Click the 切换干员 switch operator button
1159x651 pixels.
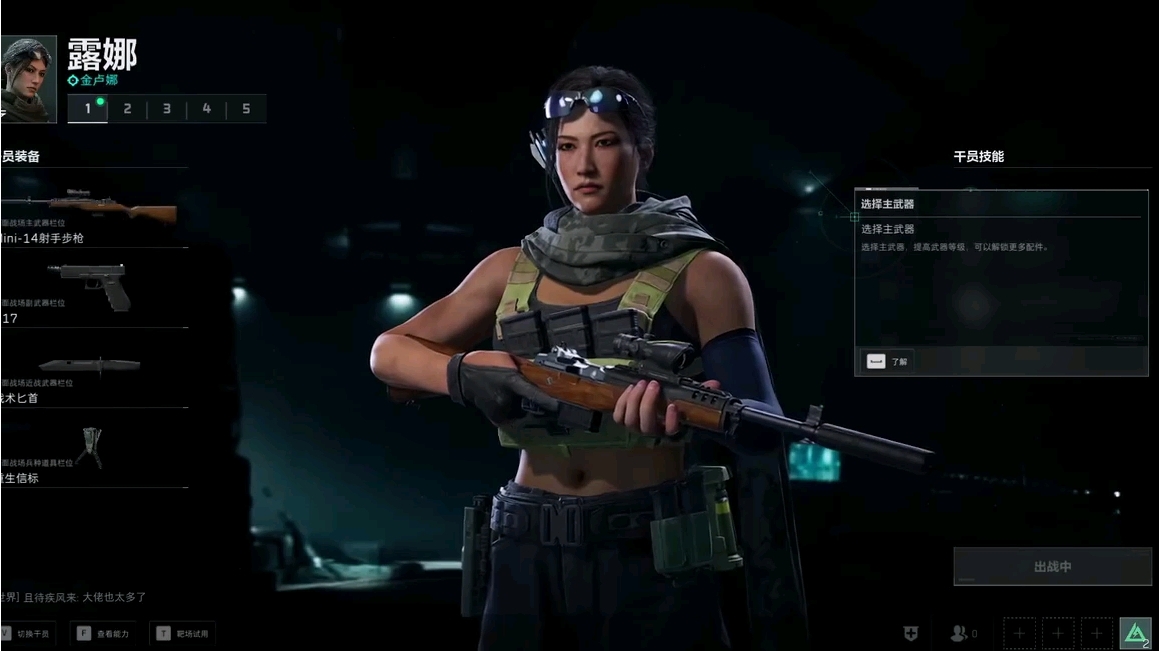point(28,634)
